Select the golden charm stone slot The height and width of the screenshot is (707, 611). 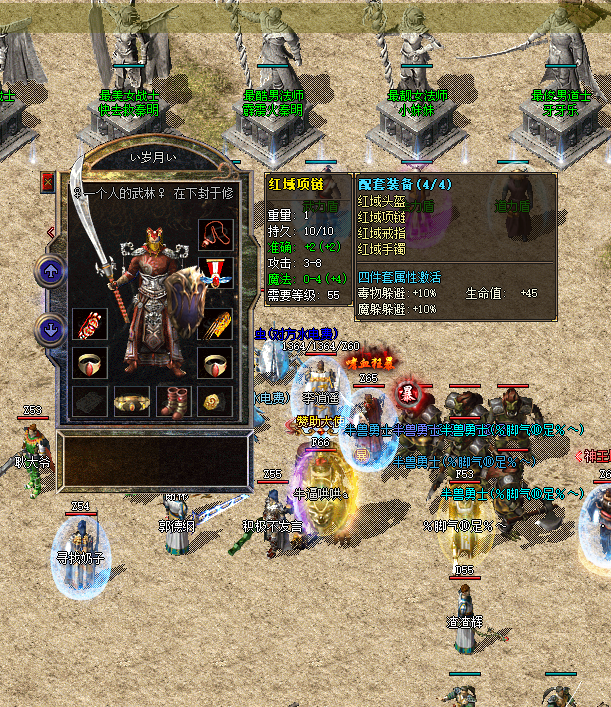[x=215, y=402]
